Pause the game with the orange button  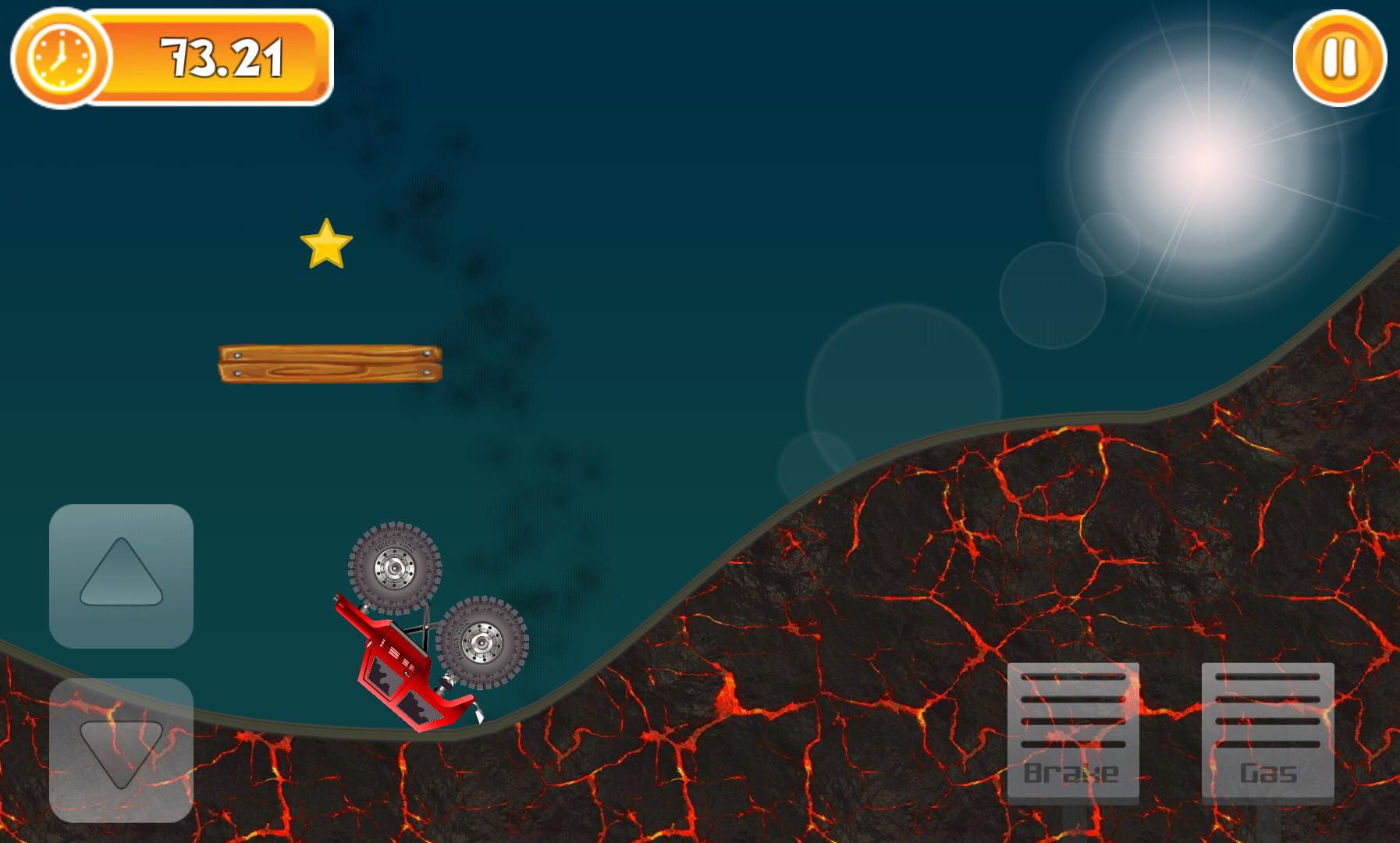[1339, 59]
